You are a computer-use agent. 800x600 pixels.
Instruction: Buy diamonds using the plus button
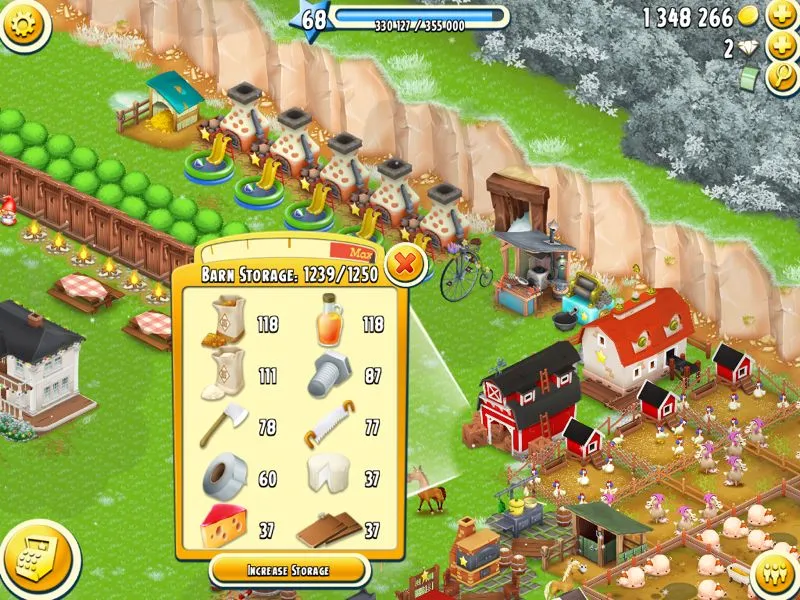tap(780, 47)
